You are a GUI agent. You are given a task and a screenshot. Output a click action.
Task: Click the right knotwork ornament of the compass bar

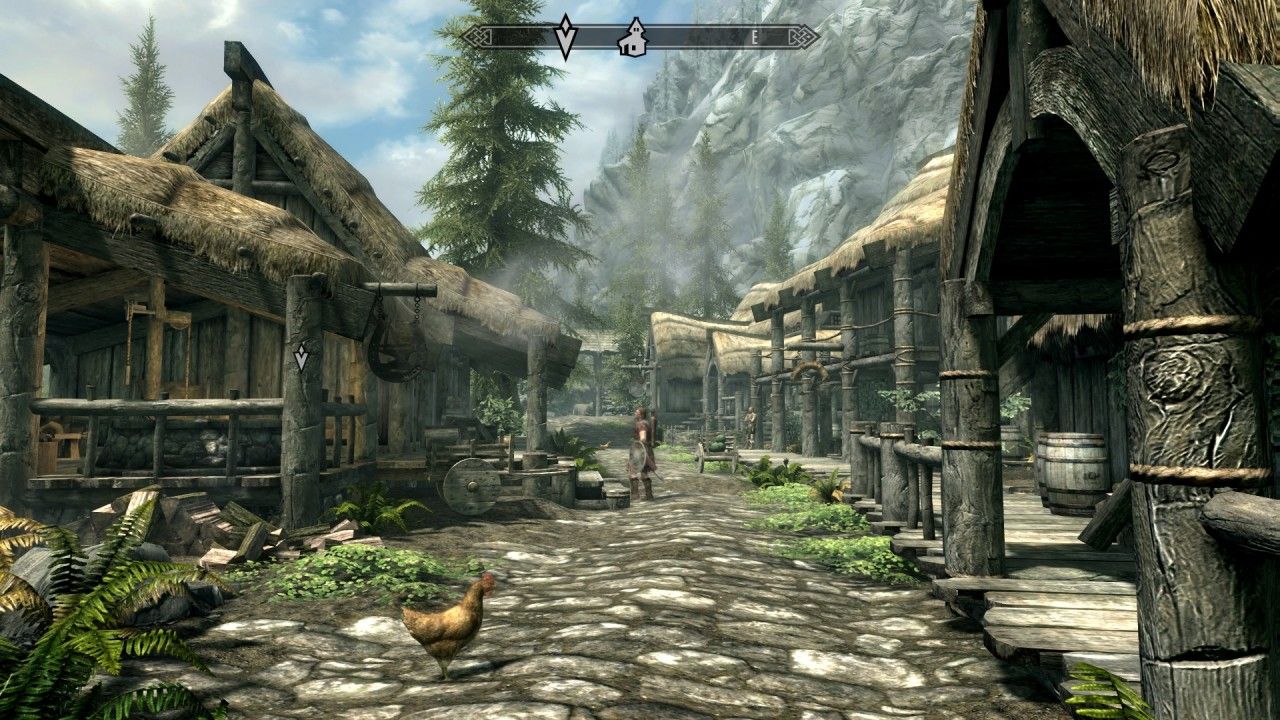pos(806,36)
